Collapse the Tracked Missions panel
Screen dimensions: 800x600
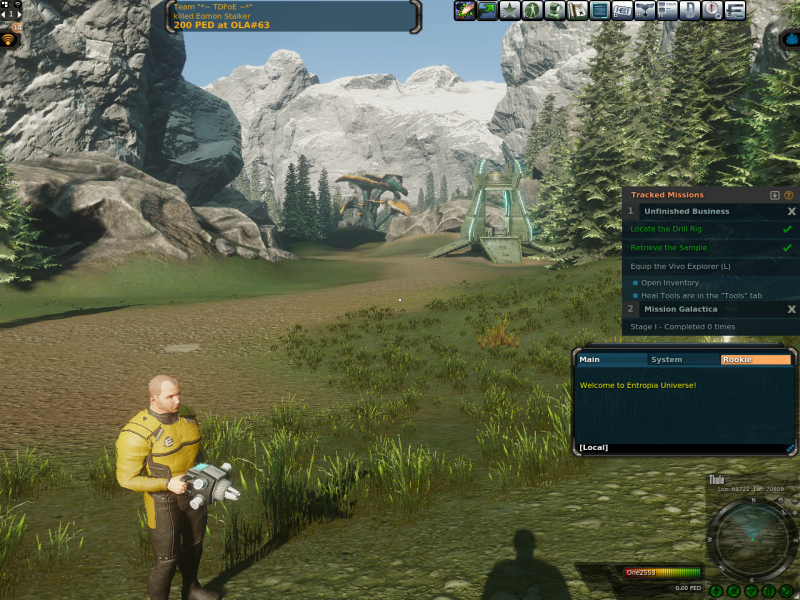coord(774,195)
